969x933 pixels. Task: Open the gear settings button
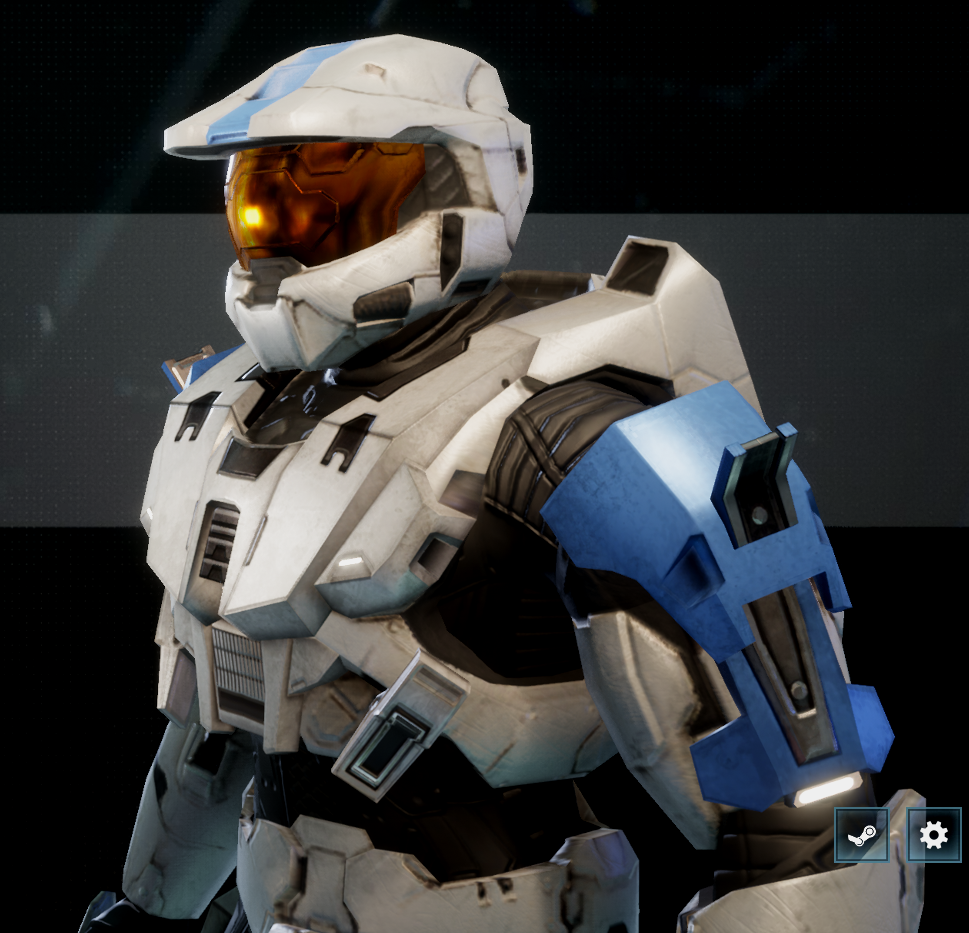[x=933, y=835]
